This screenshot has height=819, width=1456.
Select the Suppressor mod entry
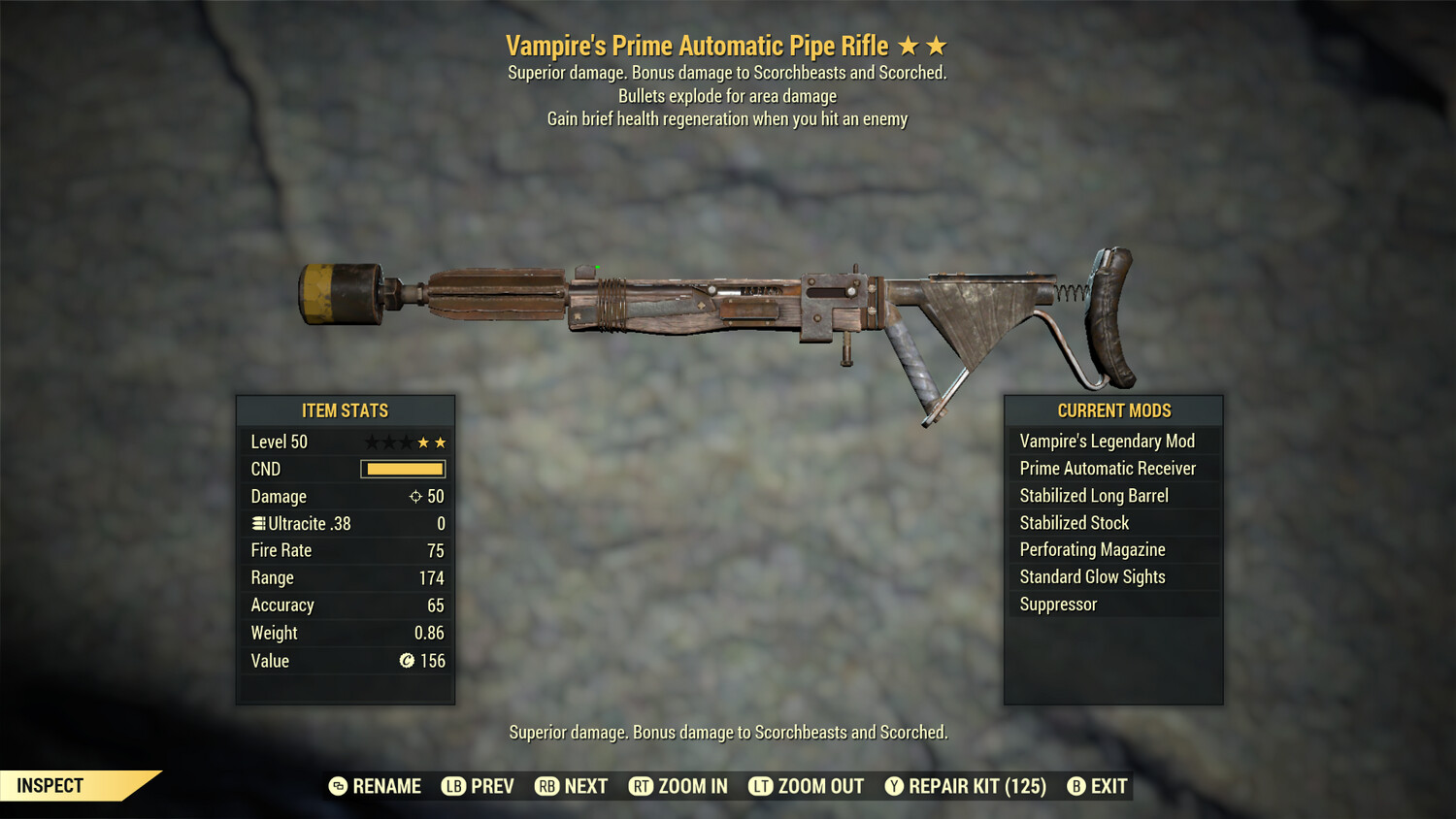point(1058,604)
